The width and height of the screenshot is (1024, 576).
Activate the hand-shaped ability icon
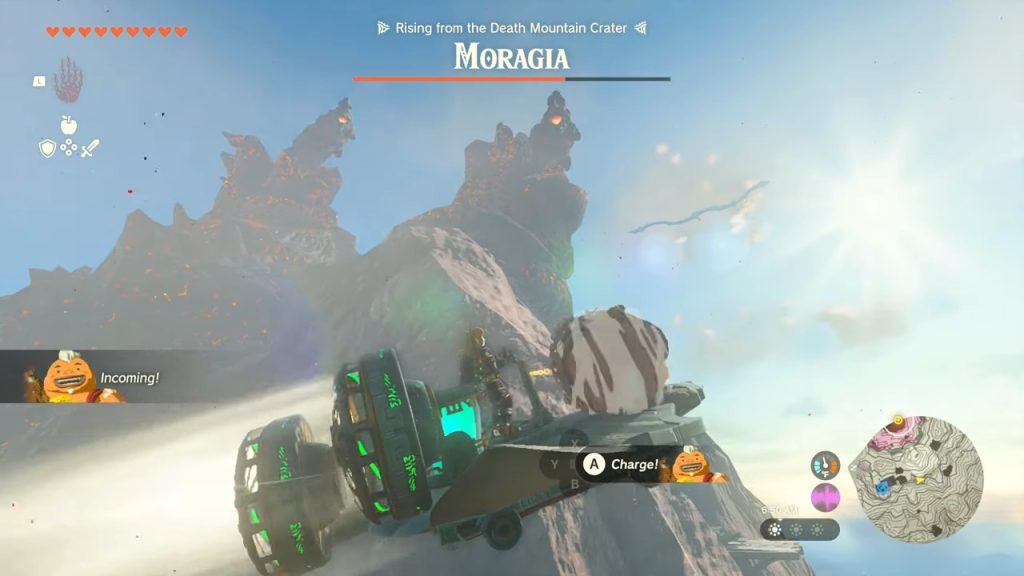coord(68,80)
